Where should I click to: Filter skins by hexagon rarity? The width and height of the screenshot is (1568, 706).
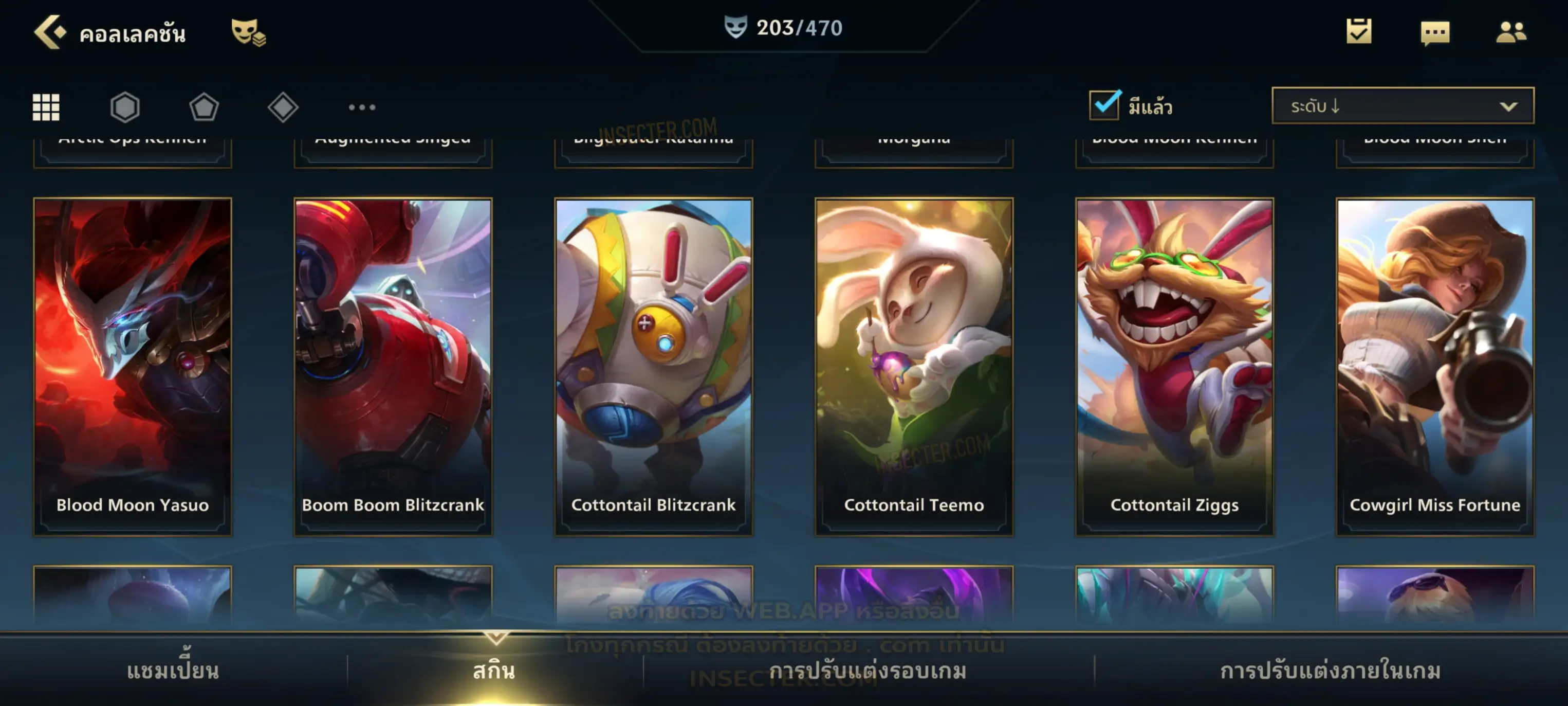point(125,107)
